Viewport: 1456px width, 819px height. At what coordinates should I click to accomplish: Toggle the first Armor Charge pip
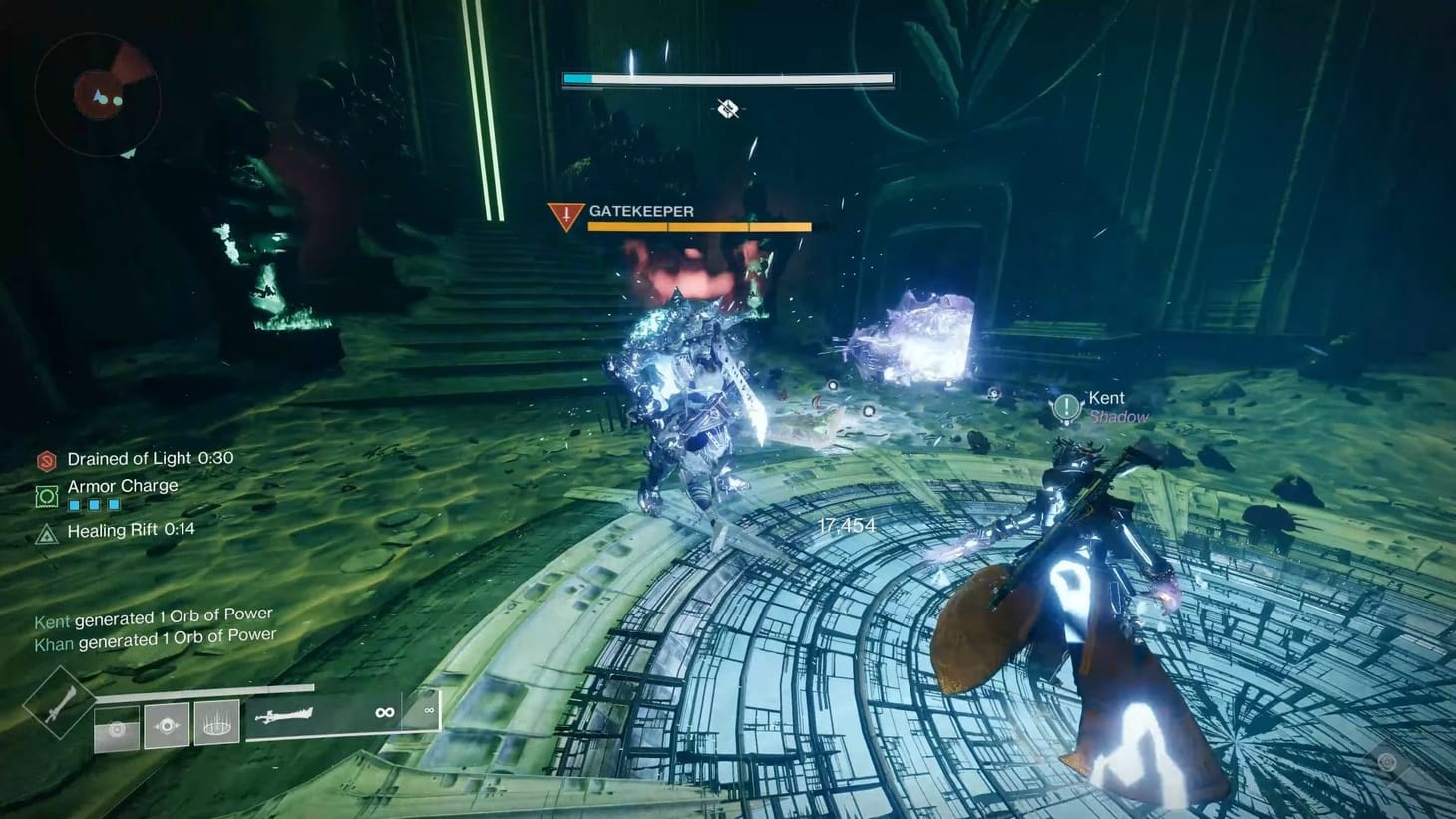coord(73,504)
